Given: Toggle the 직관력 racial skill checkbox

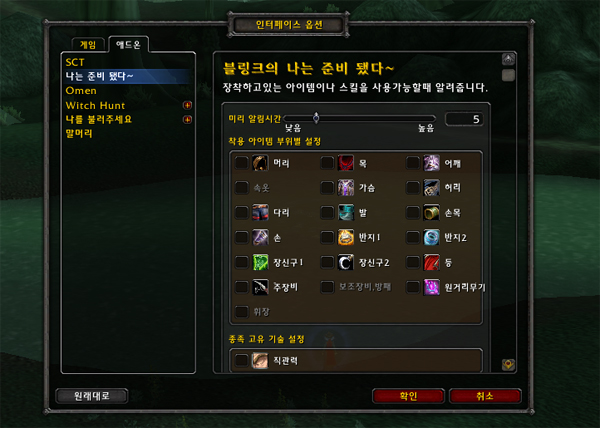Looking at the screenshot, I should [241, 360].
